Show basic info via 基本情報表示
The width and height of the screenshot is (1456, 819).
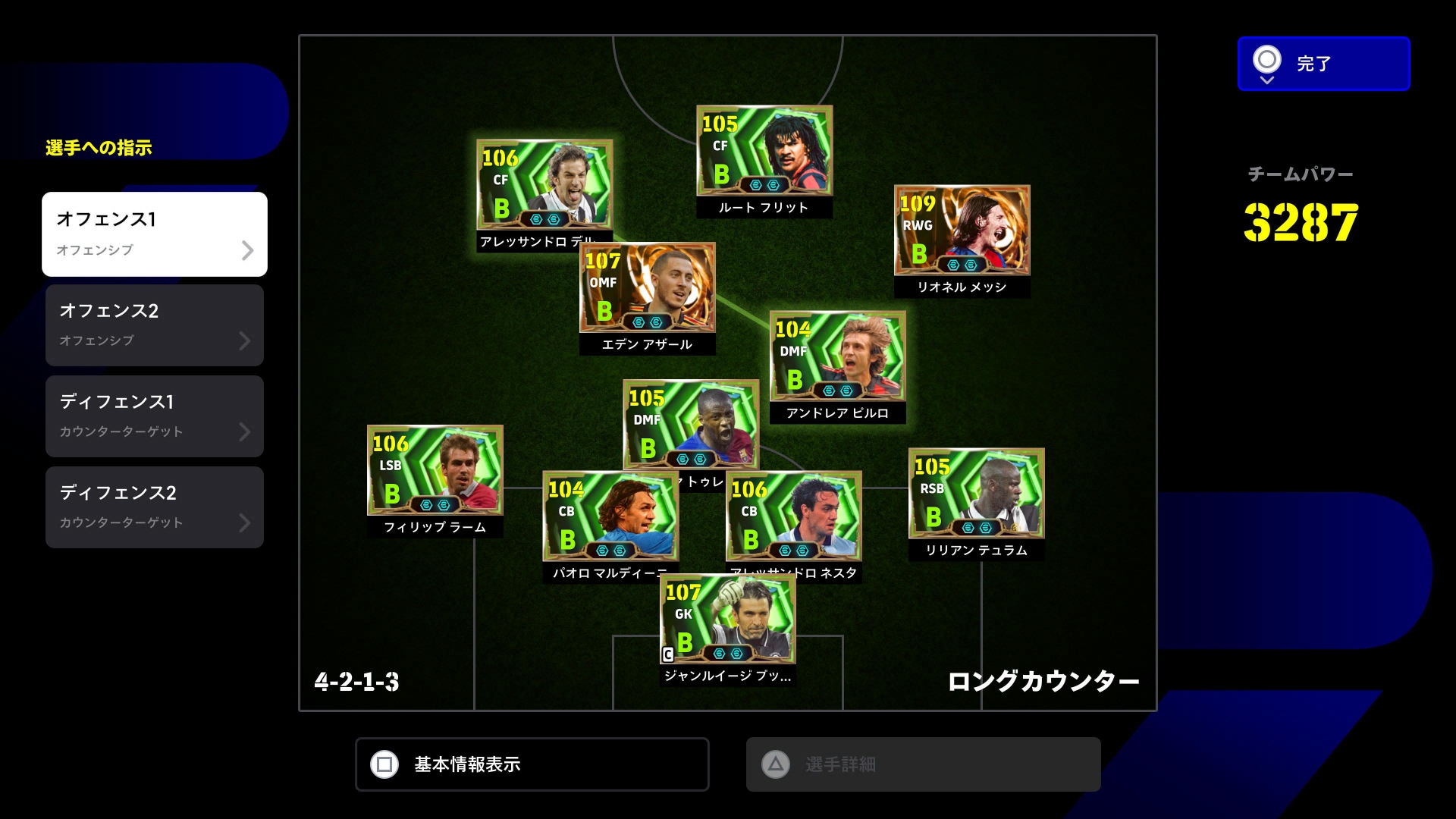[532, 764]
